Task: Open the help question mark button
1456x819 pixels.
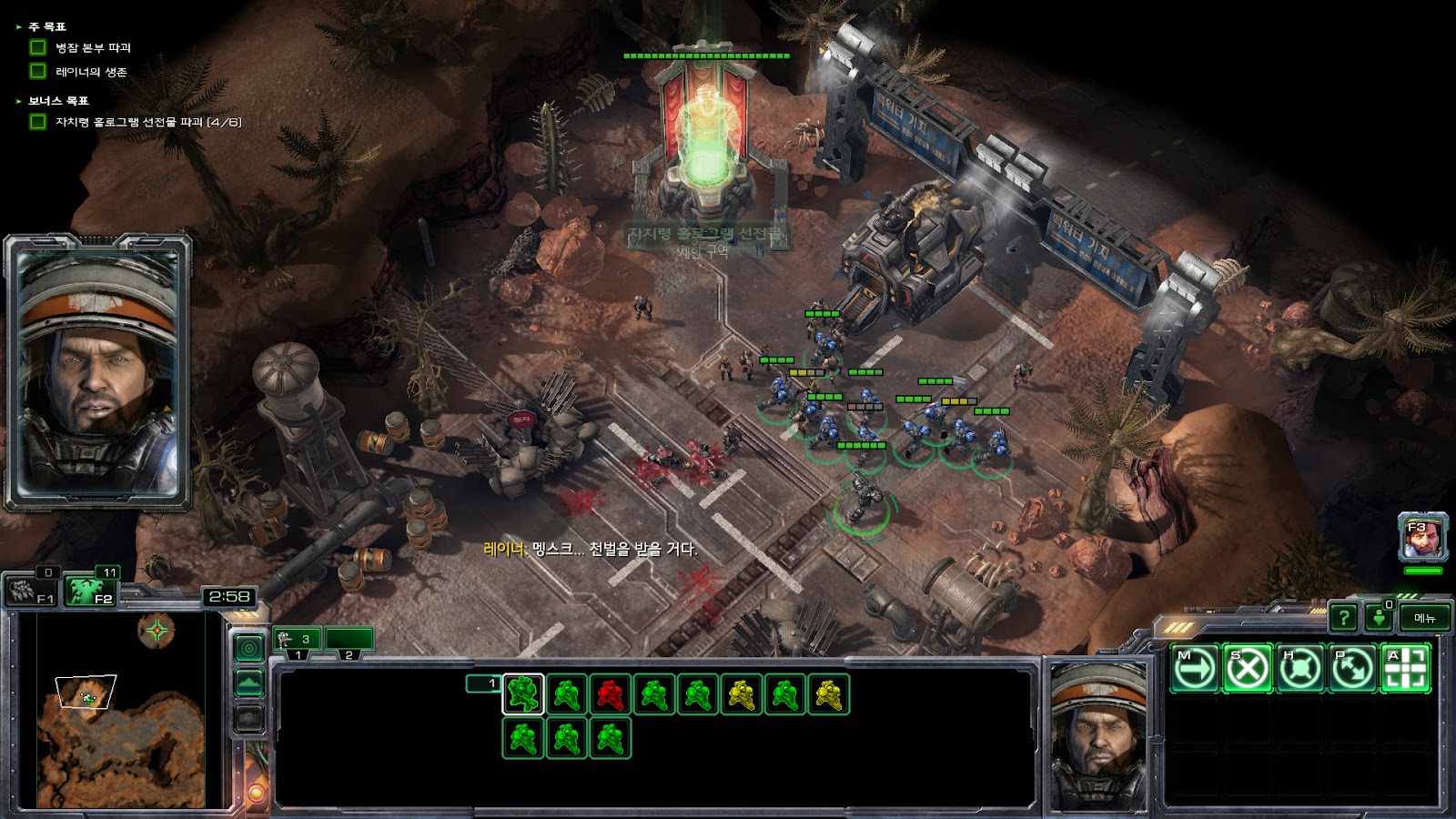Action: tap(1343, 618)
